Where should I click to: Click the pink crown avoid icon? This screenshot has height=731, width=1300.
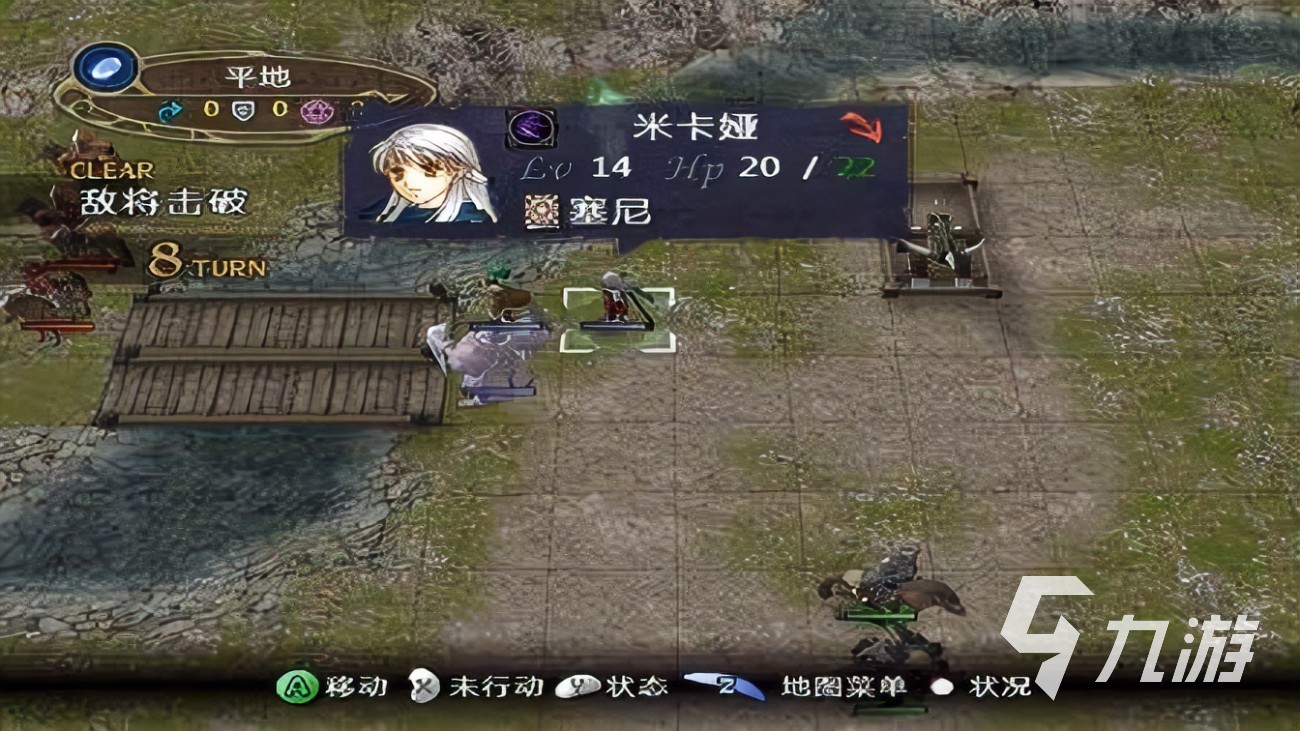click(315, 112)
